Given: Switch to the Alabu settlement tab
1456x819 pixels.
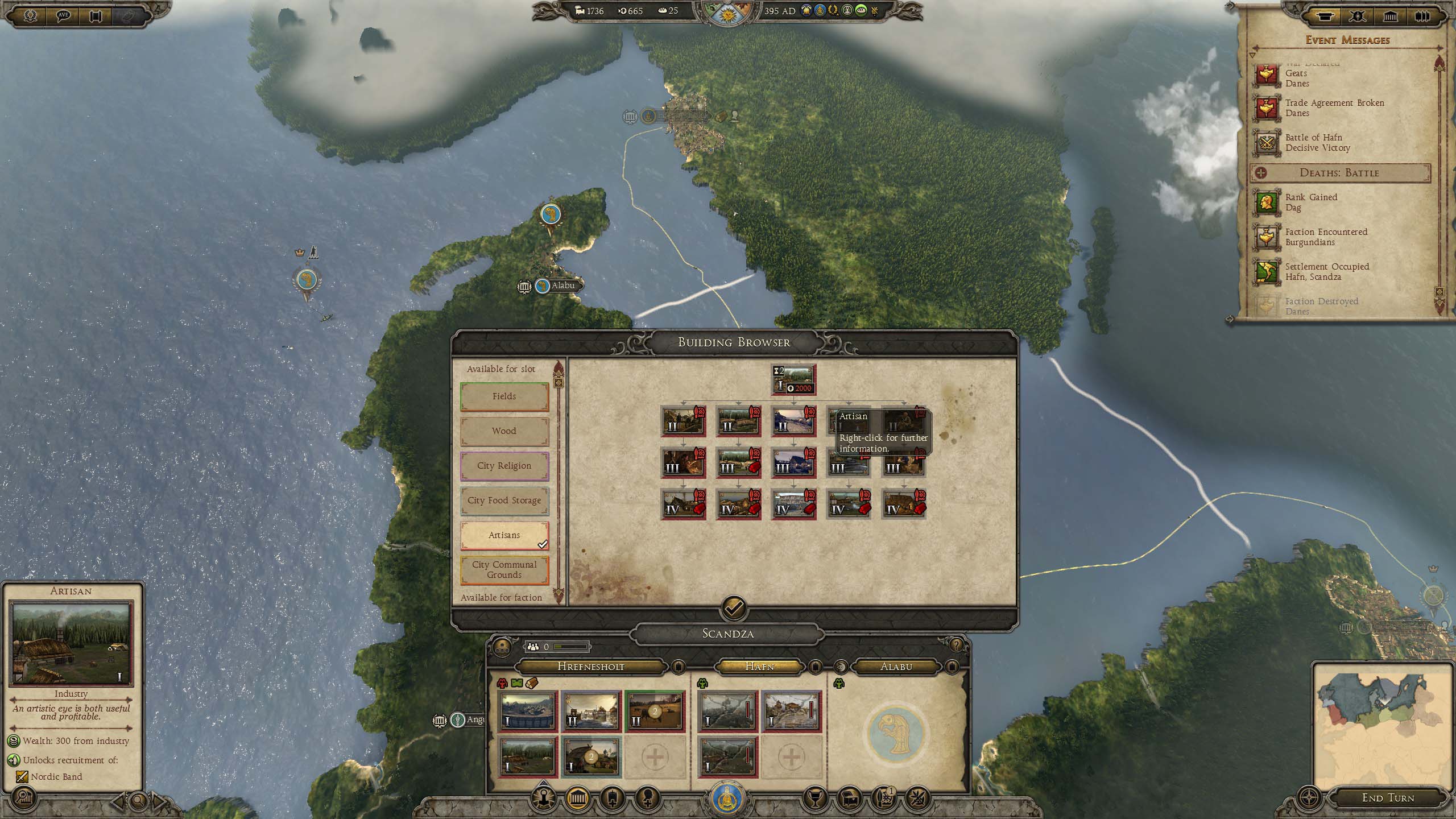Looking at the screenshot, I should pyautogui.click(x=896, y=667).
